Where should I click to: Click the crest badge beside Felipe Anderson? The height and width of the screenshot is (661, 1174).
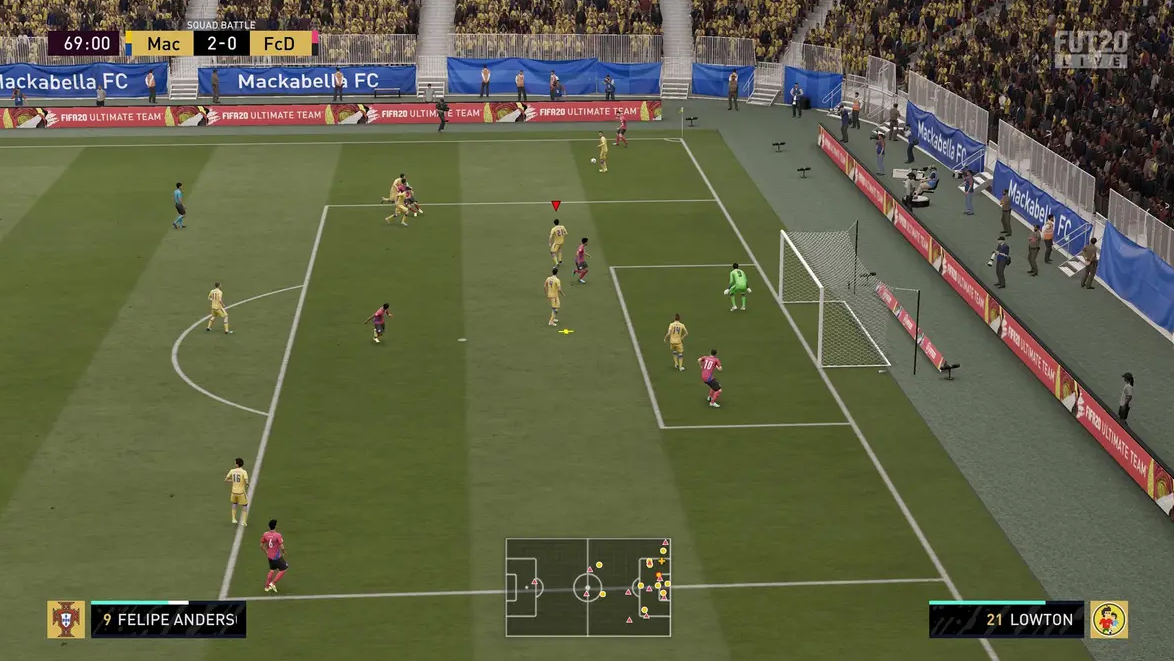pos(66,619)
